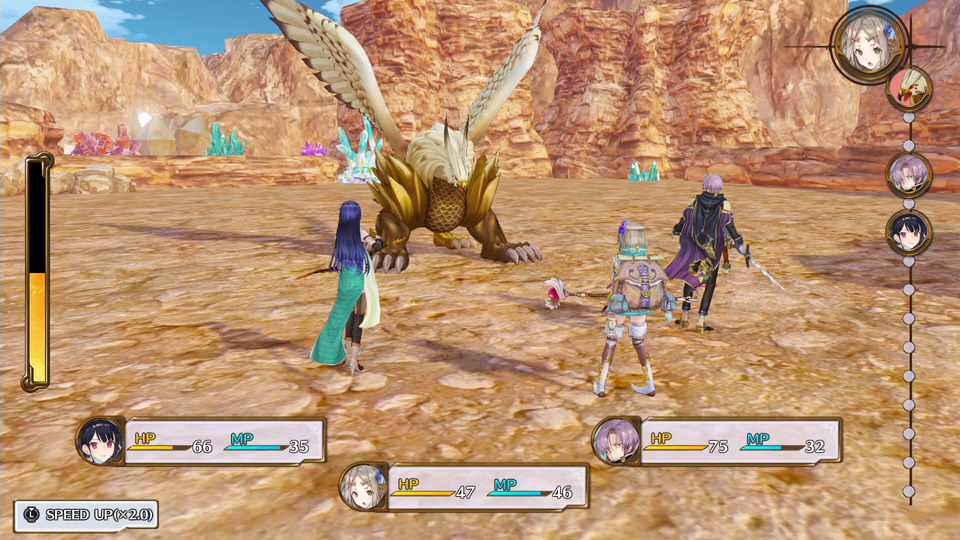Image resolution: width=960 pixels, height=540 pixels.
Task: Click the griffin enemy icon in turn order
Action: 909,89
